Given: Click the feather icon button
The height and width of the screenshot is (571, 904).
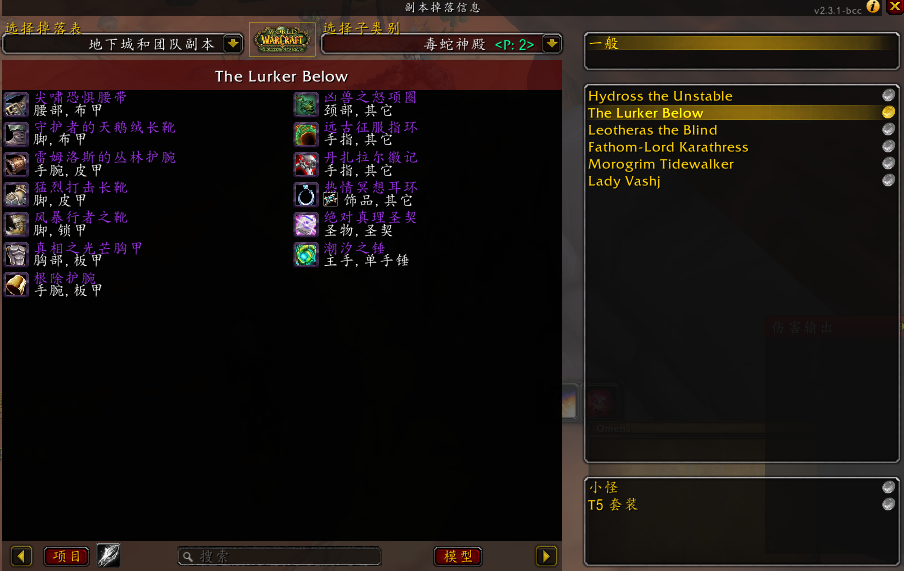Looking at the screenshot, I should 108,556.
